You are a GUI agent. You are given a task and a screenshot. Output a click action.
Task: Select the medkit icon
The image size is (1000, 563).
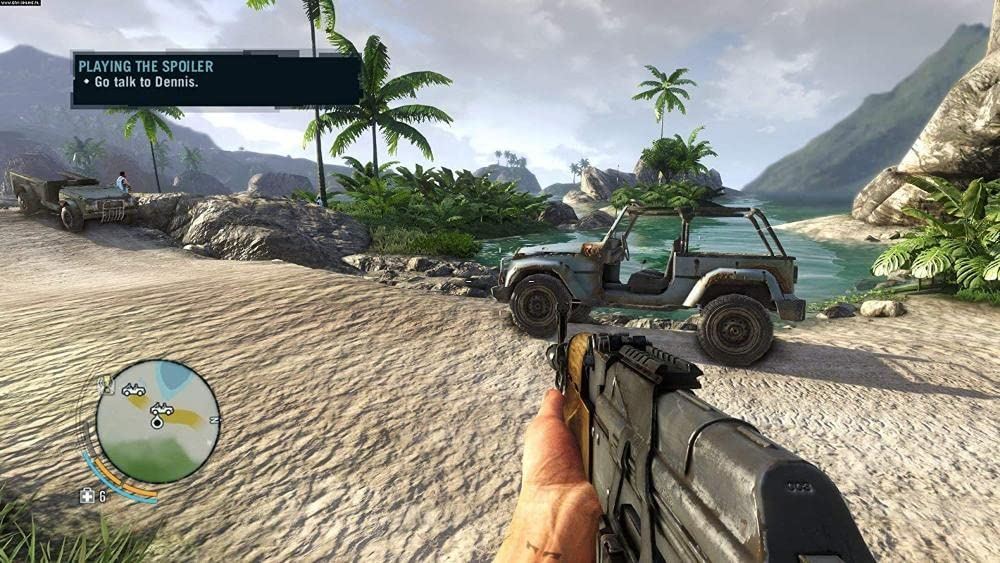coord(88,495)
